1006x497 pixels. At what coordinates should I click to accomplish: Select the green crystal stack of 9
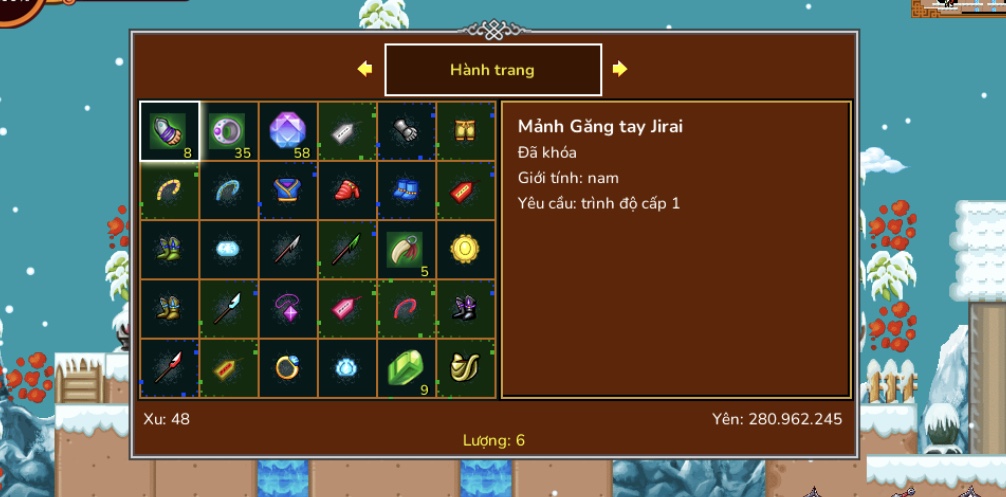[407, 367]
